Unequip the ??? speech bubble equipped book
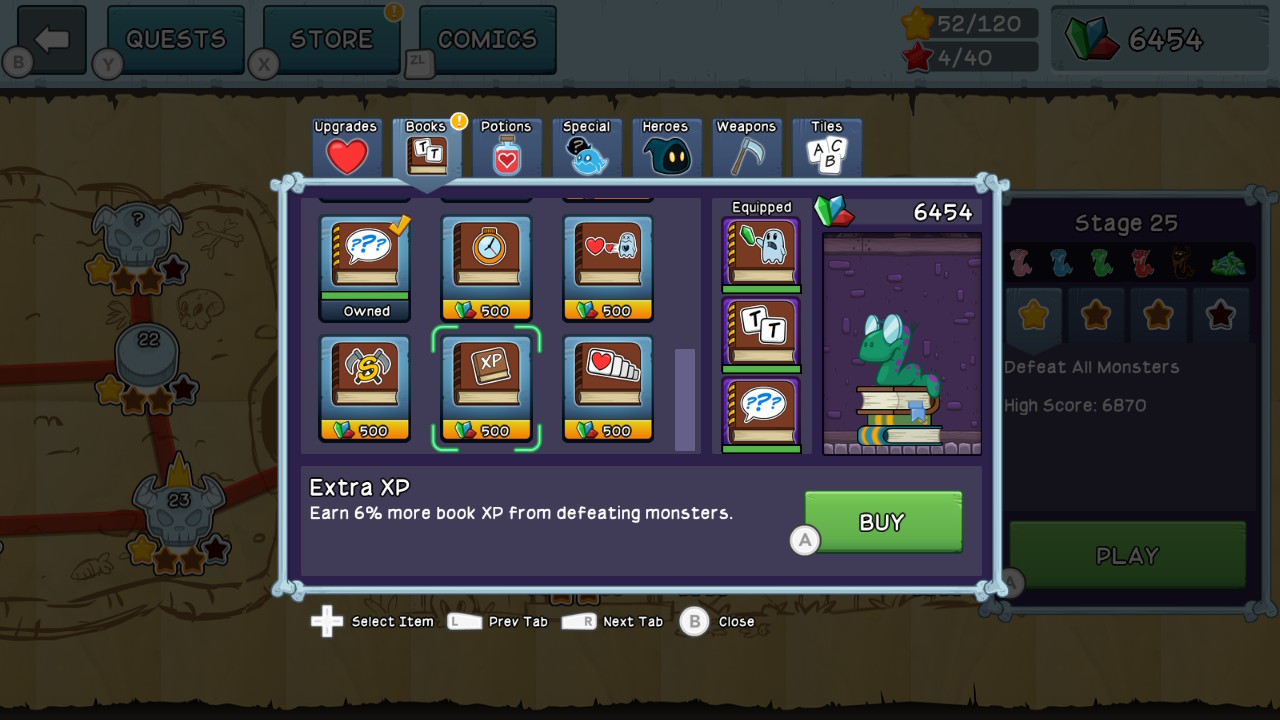Image resolution: width=1280 pixels, height=720 pixels. coord(761,414)
